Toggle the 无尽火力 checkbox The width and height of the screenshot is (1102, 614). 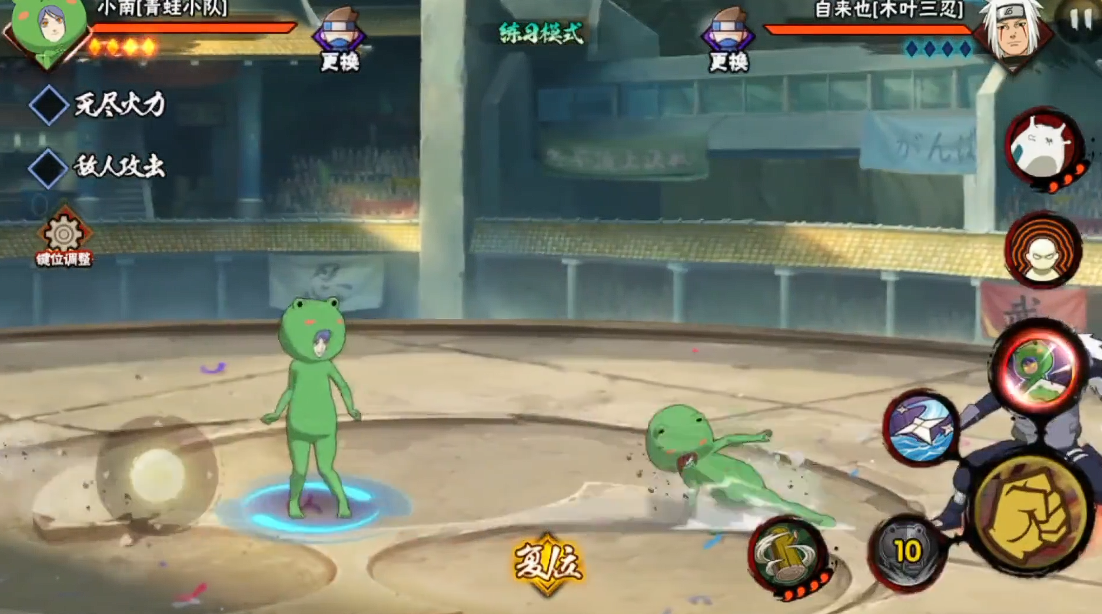[49, 105]
